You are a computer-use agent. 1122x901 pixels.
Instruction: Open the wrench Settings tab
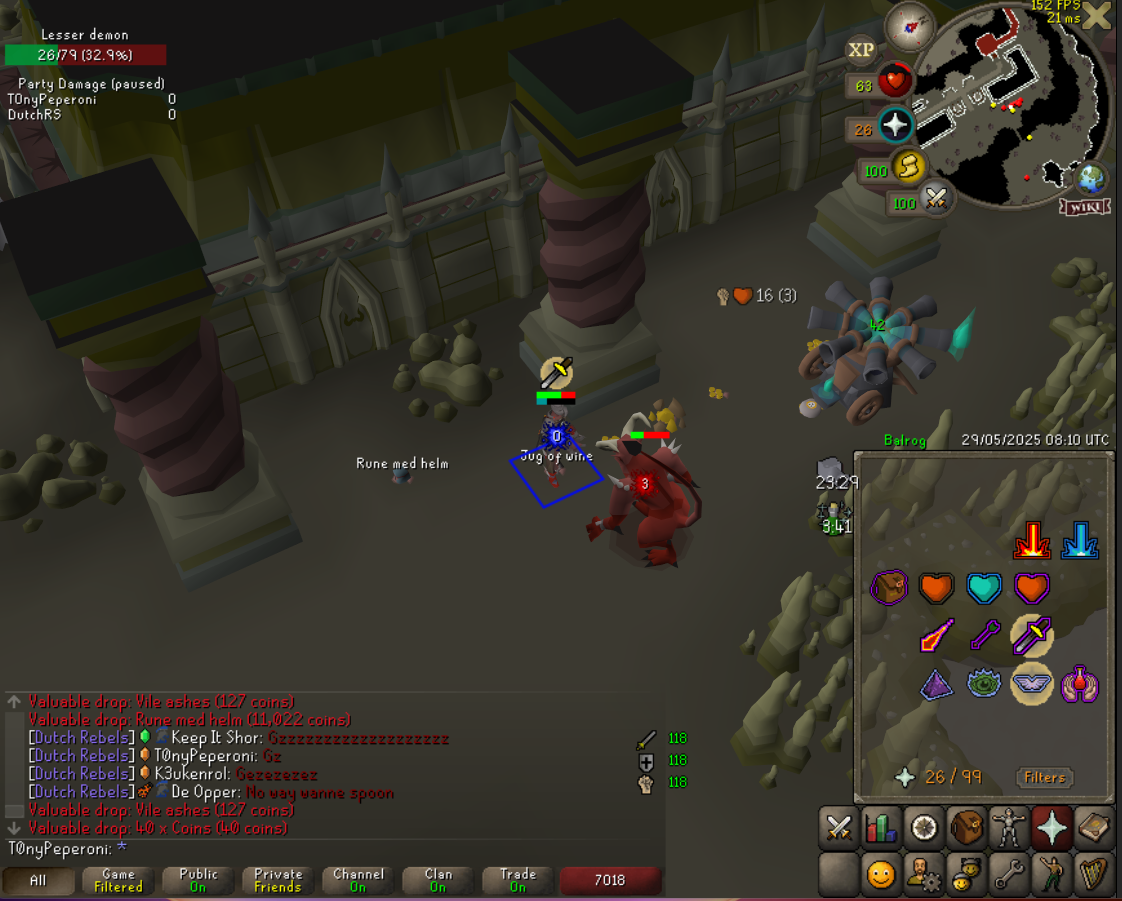click(x=1009, y=875)
